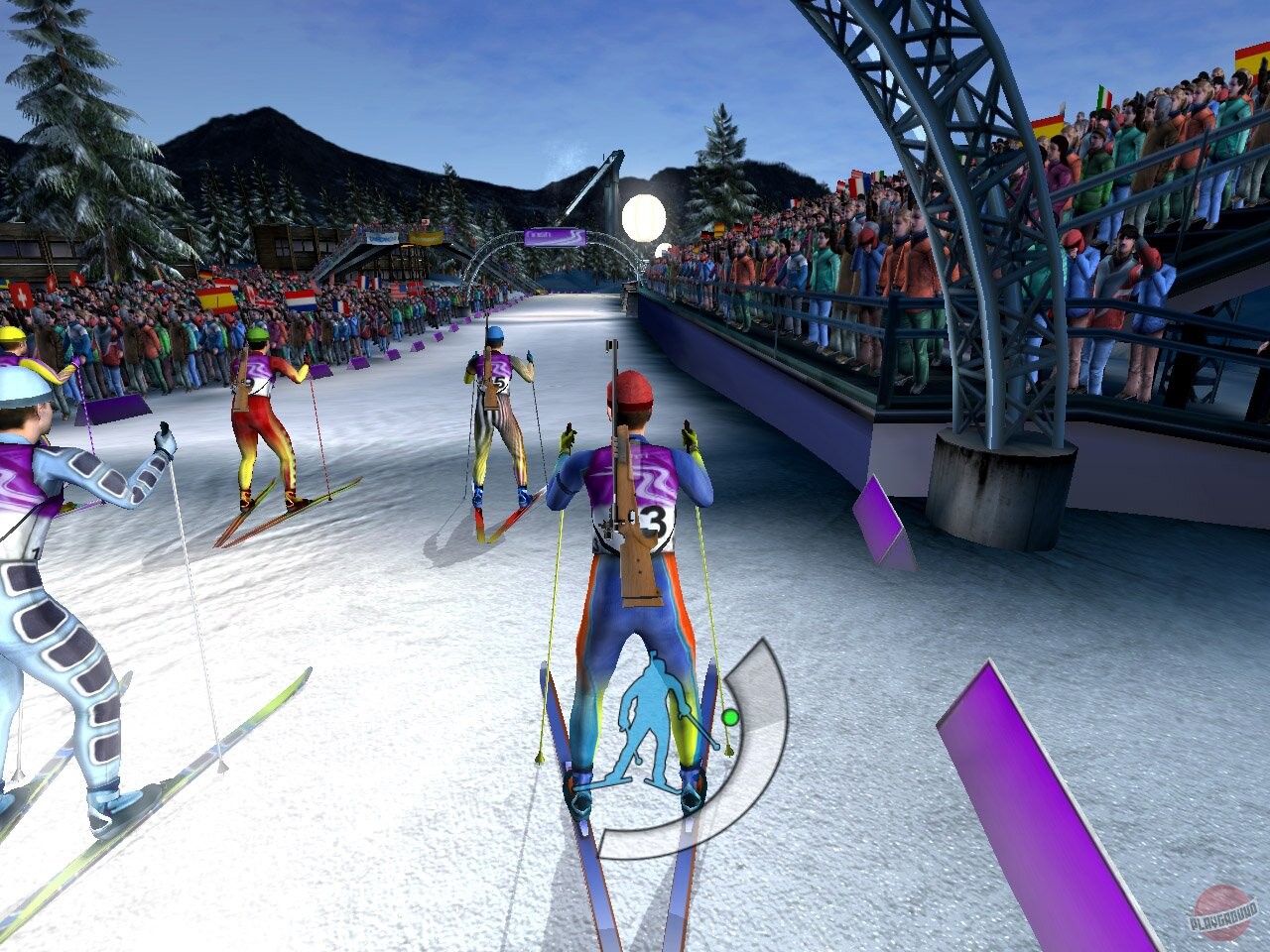Select the glowing stadium floodlight sphere
The height and width of the screenshot is (952, 1270).
[642, 213]
